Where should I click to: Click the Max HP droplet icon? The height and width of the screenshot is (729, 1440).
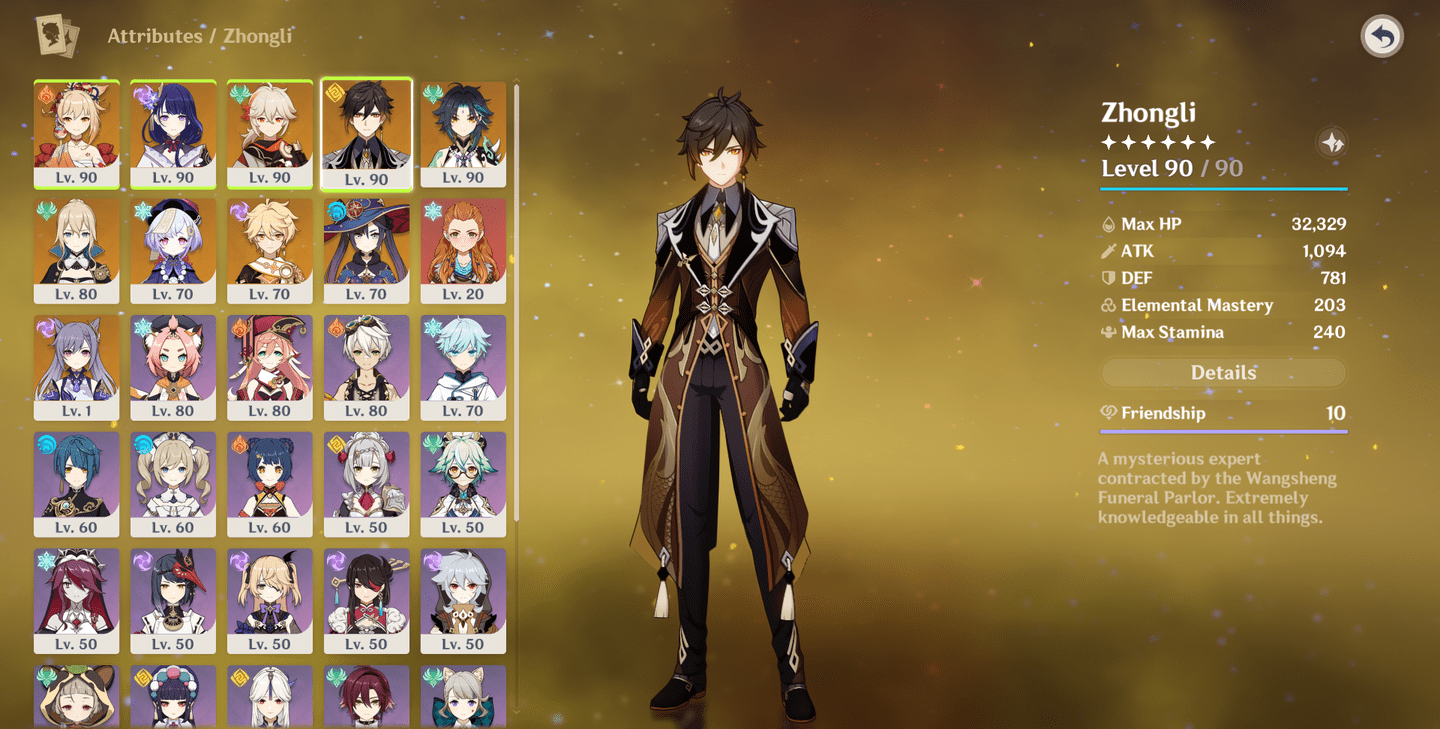coord(1106,224)
